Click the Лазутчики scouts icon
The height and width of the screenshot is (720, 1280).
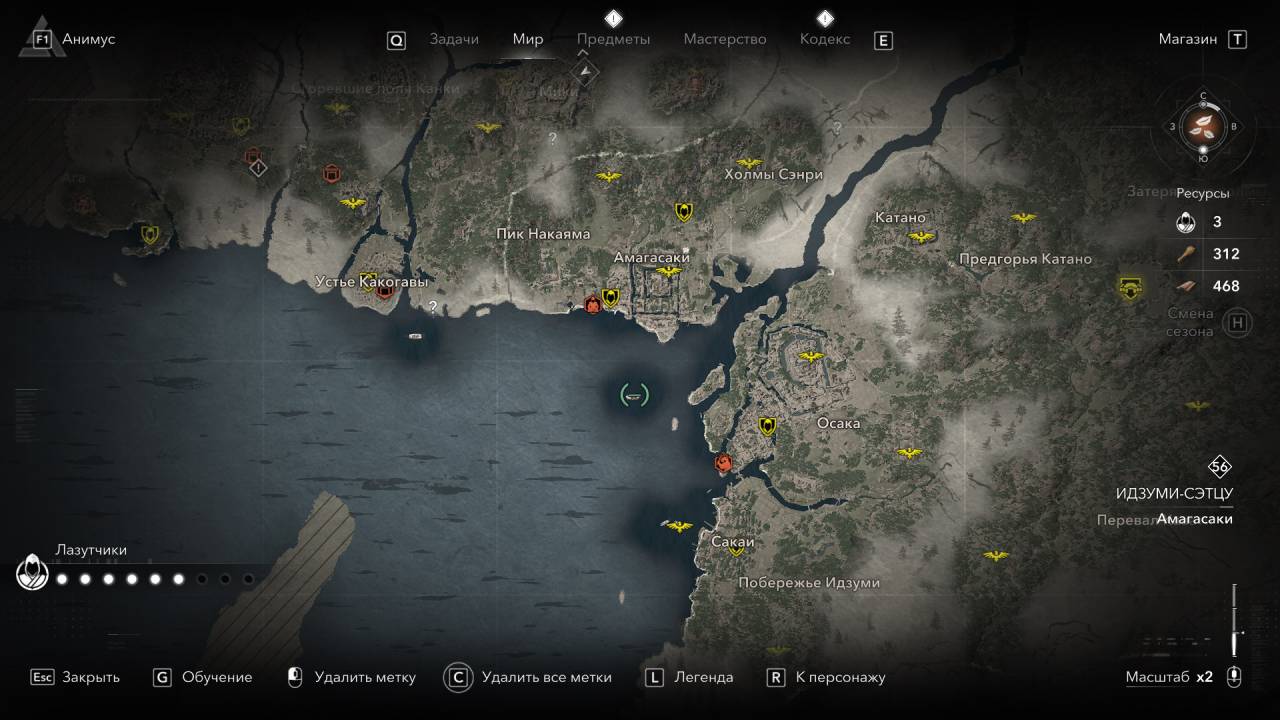tap(32, 573)
